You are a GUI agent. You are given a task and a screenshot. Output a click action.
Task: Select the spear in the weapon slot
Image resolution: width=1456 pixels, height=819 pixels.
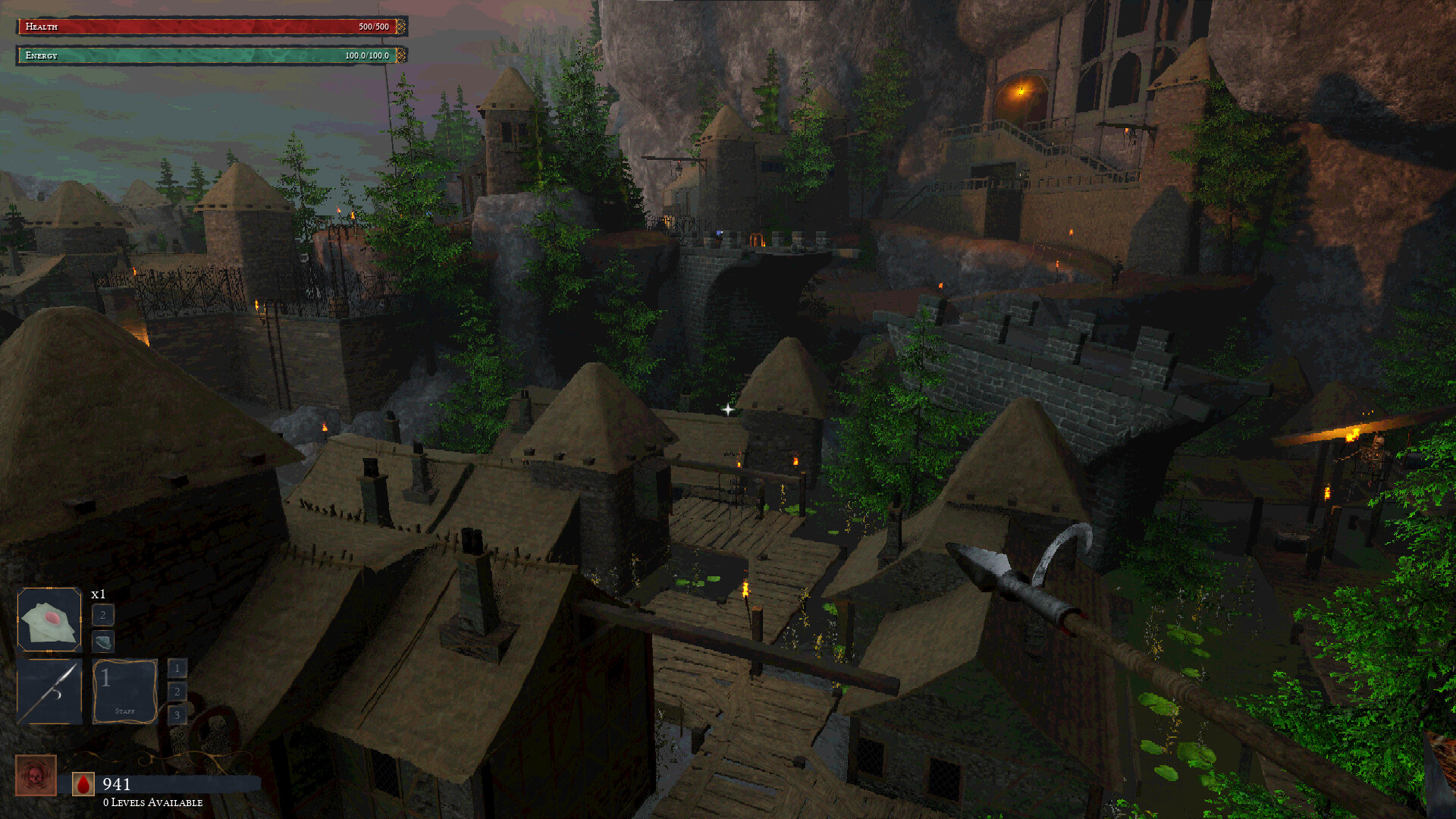click(49, 692)
